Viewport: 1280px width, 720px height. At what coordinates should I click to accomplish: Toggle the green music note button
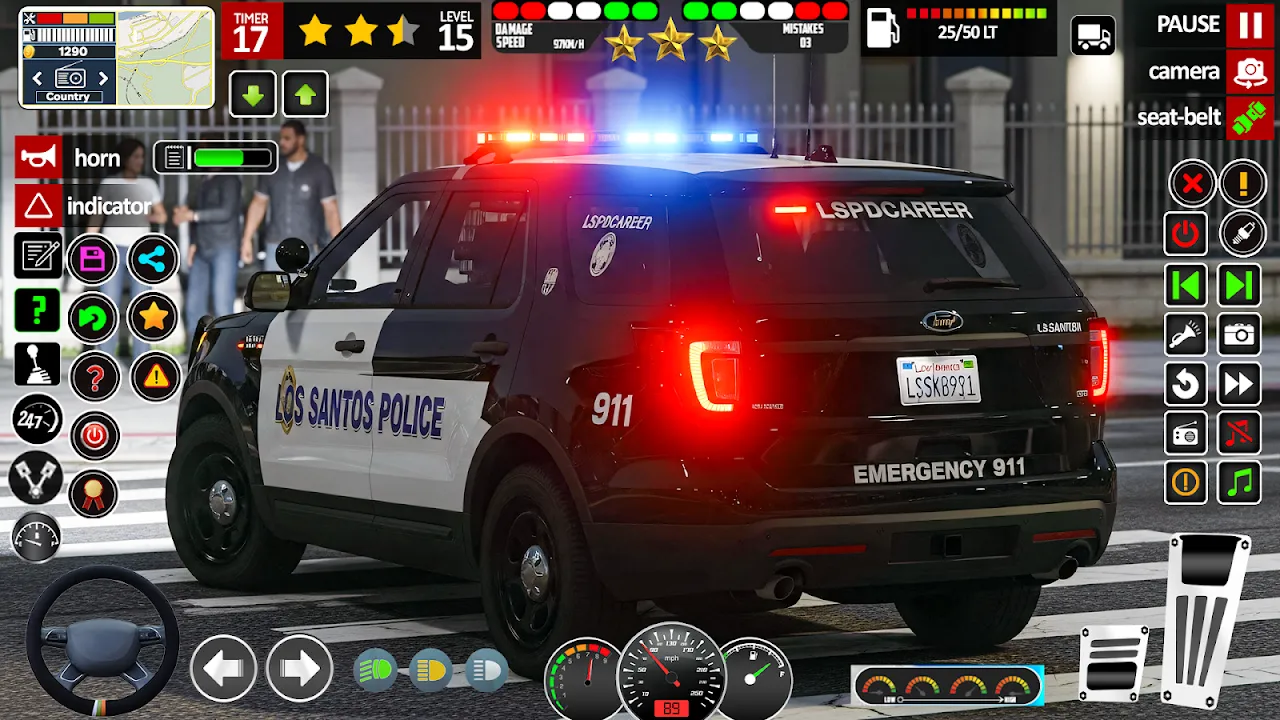1239,483
